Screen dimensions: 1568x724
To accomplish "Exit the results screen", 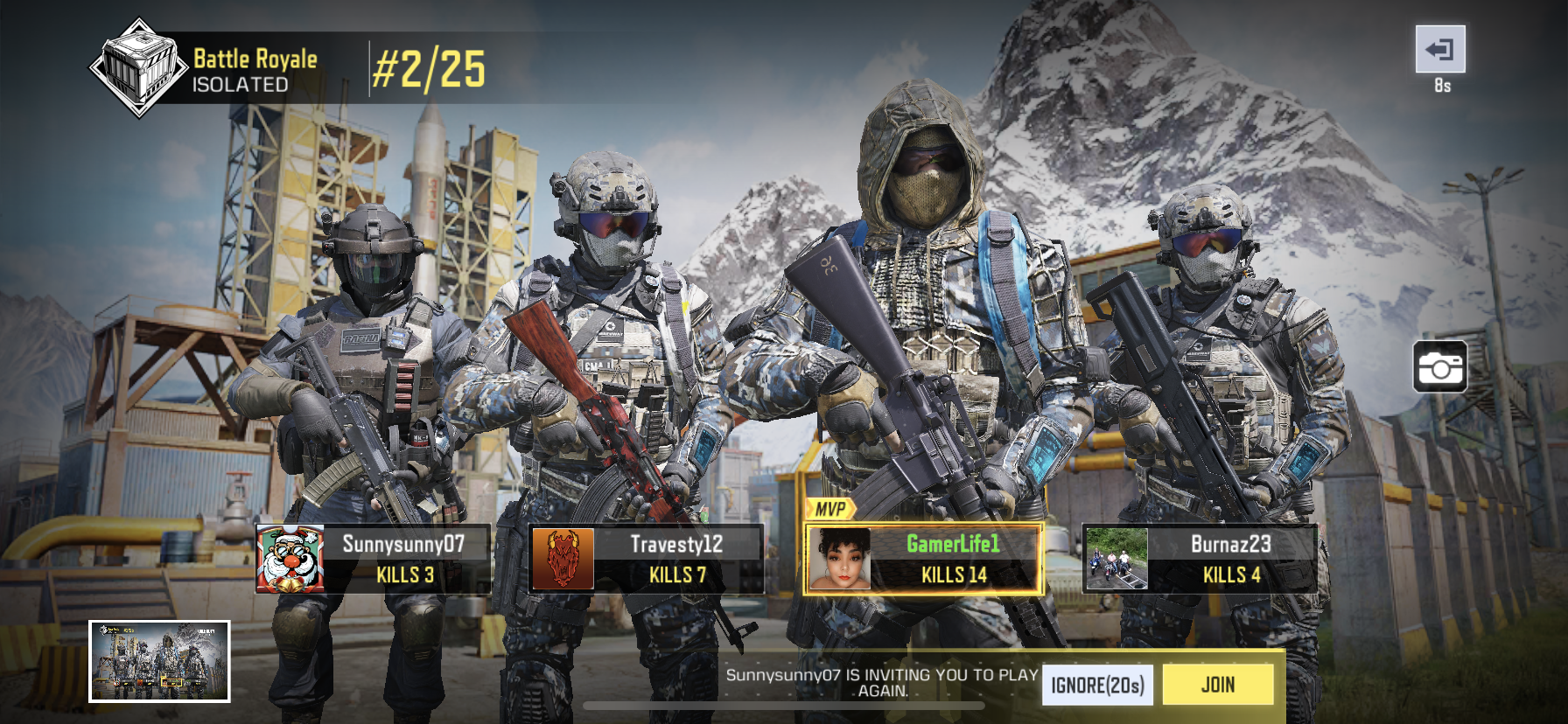I will point(1439,50).
